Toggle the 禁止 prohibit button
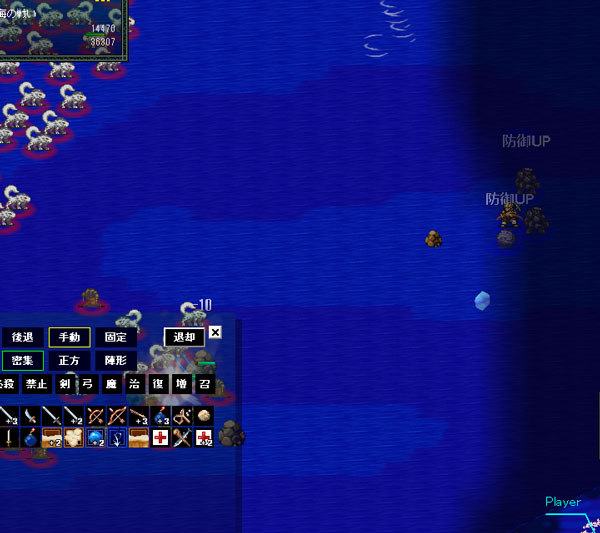The height and width of the screenshot is (533, 600). (37, 384)
